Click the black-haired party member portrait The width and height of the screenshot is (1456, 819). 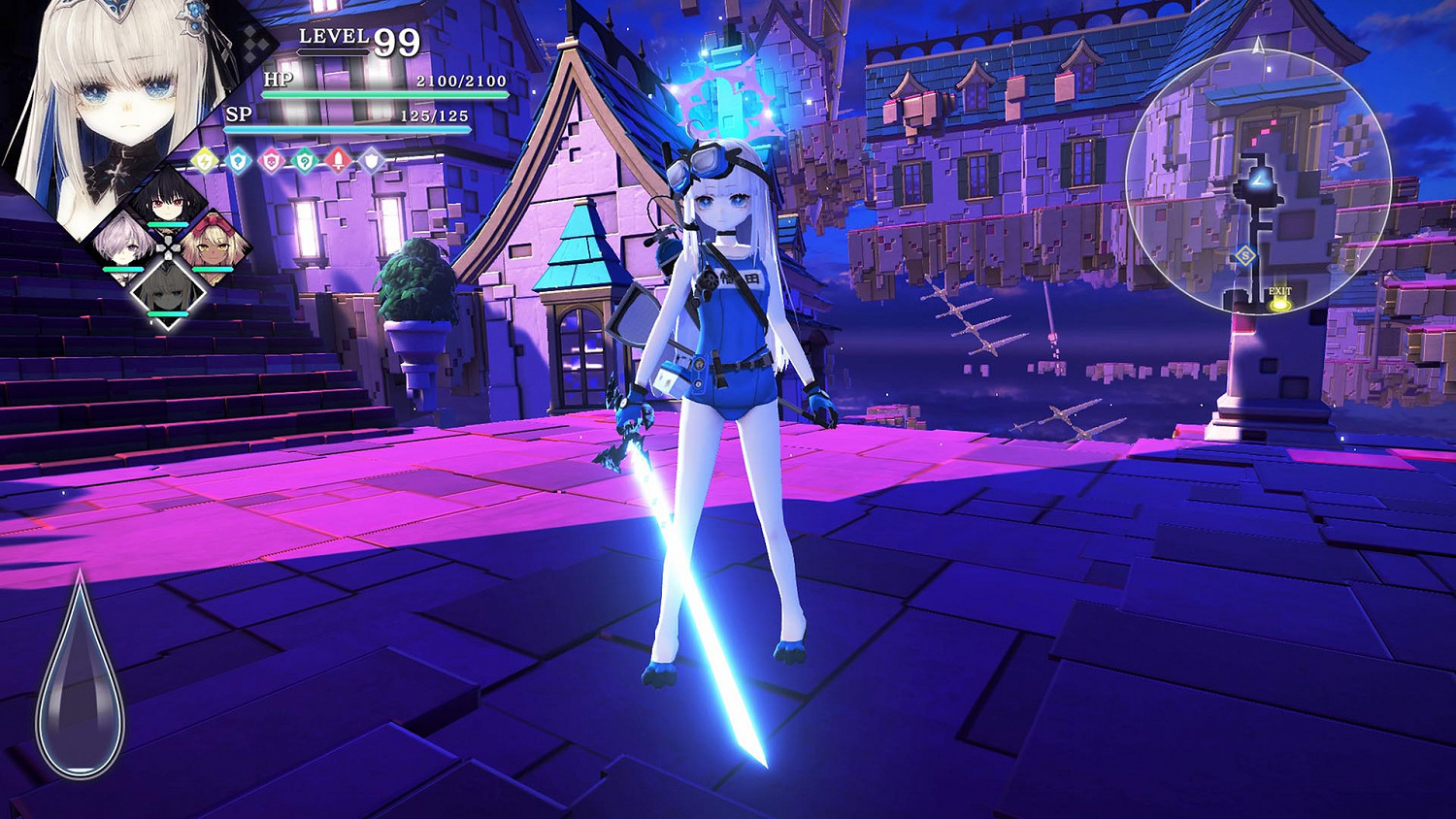(170, 204)
